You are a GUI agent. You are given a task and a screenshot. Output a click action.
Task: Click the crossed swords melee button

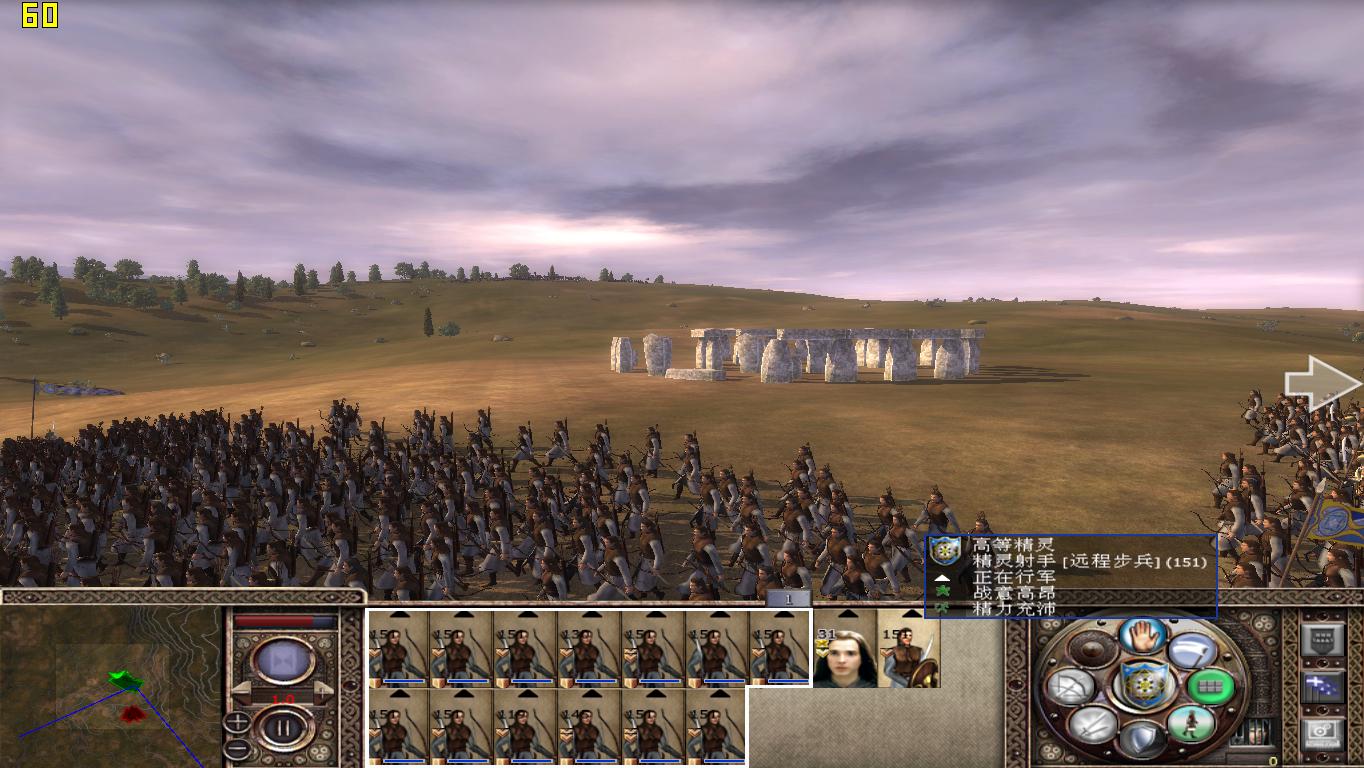1092,723
